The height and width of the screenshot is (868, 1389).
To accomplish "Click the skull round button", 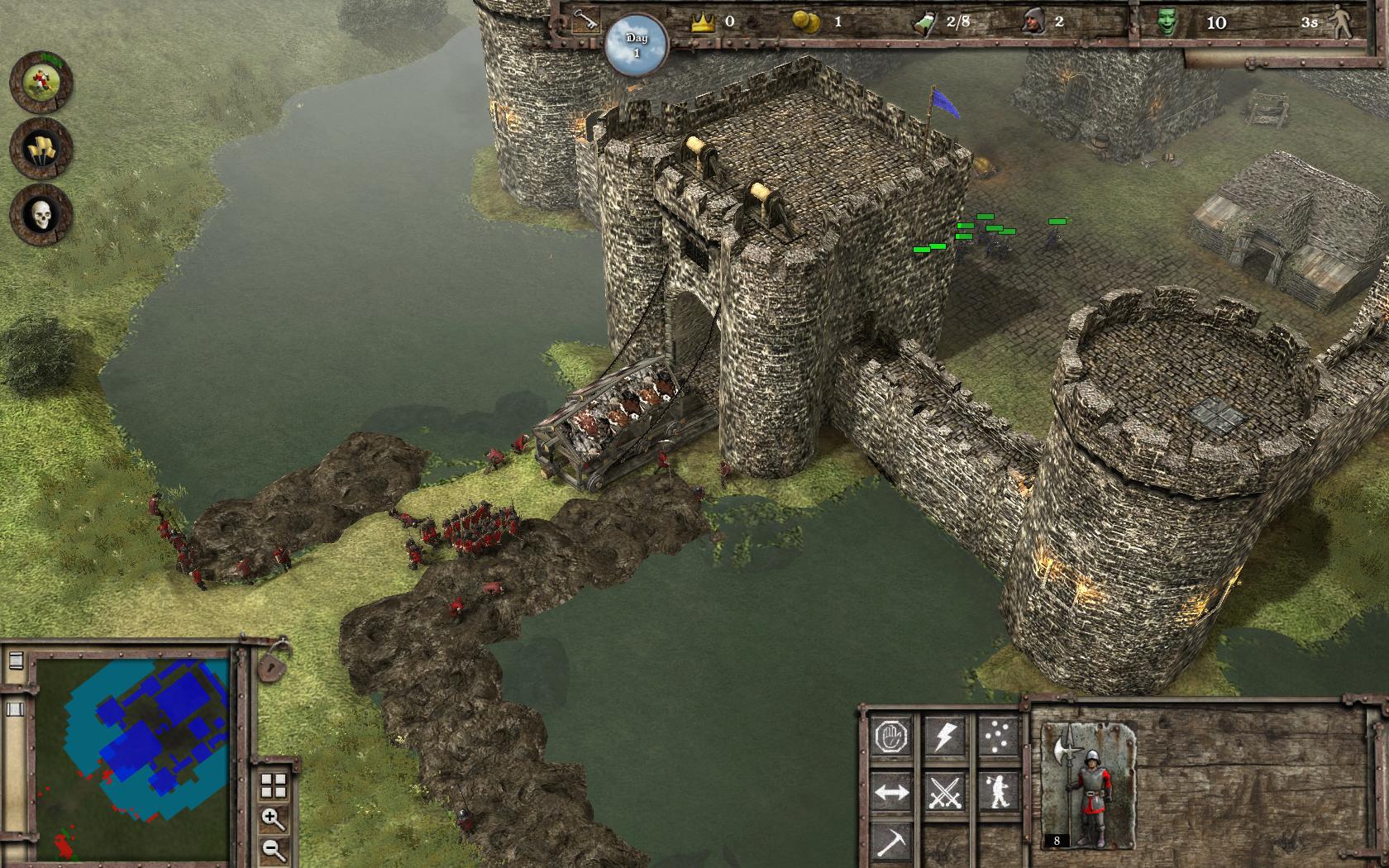I will tap(41, 215).
